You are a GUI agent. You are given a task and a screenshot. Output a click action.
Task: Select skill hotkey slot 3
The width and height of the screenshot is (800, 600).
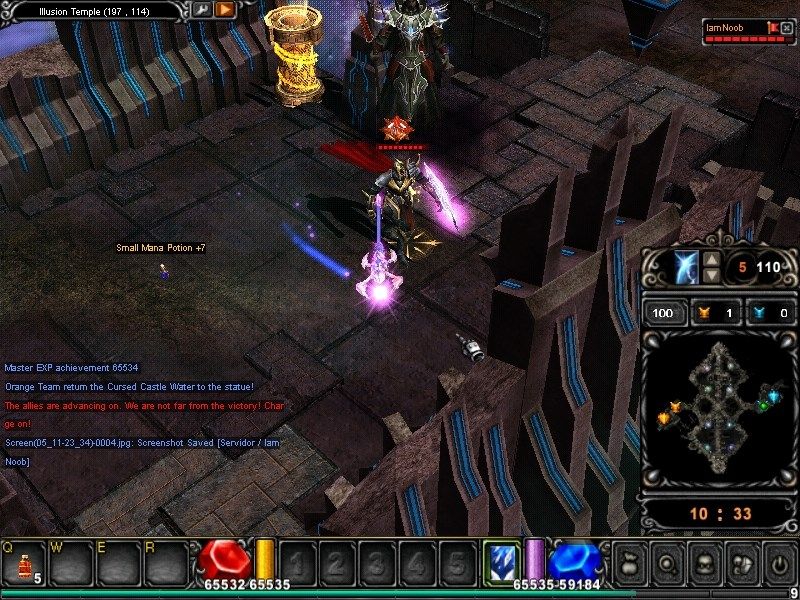click(x=376, y=562)
